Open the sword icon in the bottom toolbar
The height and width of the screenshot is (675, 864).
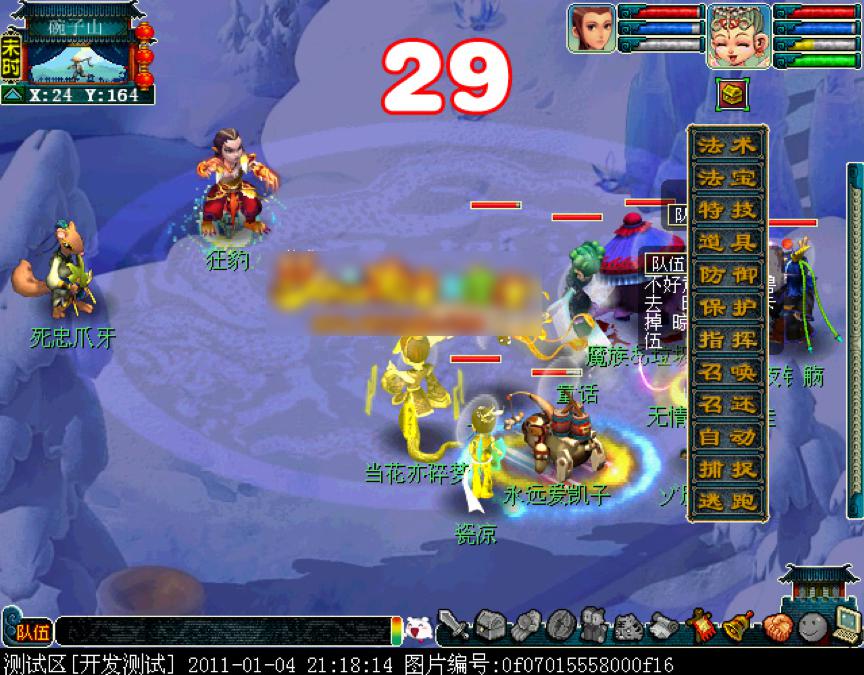pos(453,627)
